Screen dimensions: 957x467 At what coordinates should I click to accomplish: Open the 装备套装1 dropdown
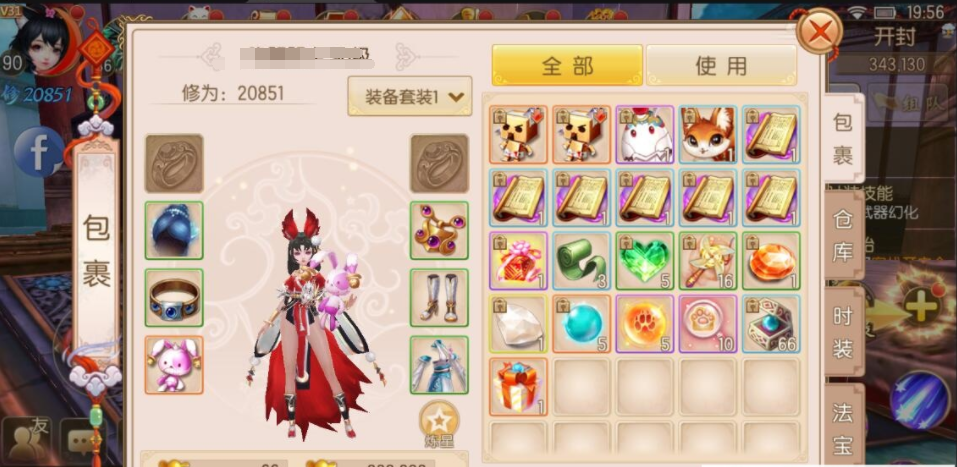(409, 96)
